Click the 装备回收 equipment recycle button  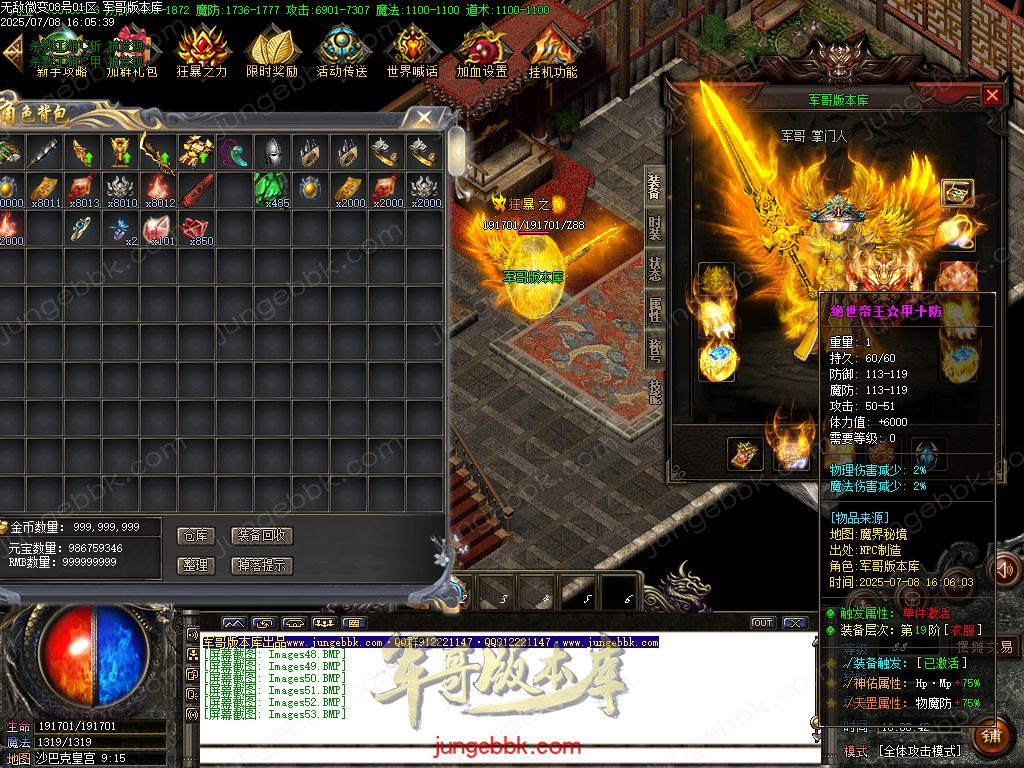click(261, 536)
